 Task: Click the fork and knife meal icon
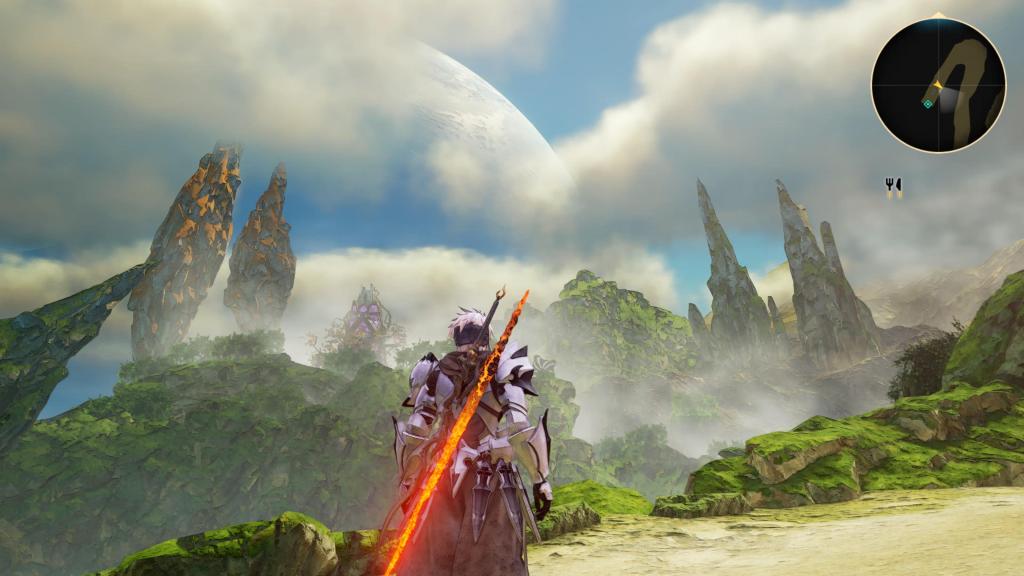(893, 185)
